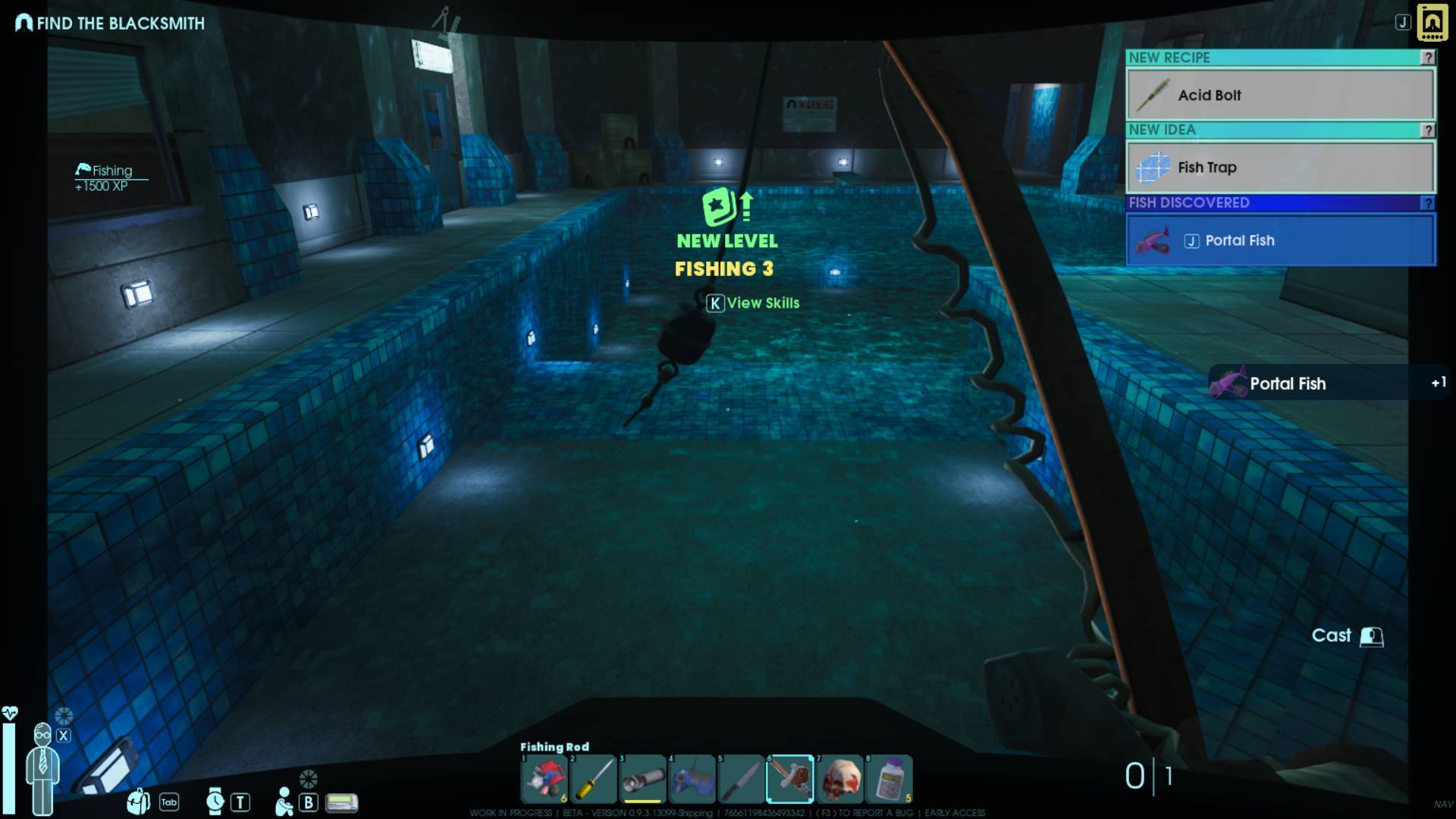1456x819 pixels.
Task: Click the scientist character status figure
Action: [x=42, y=767]
